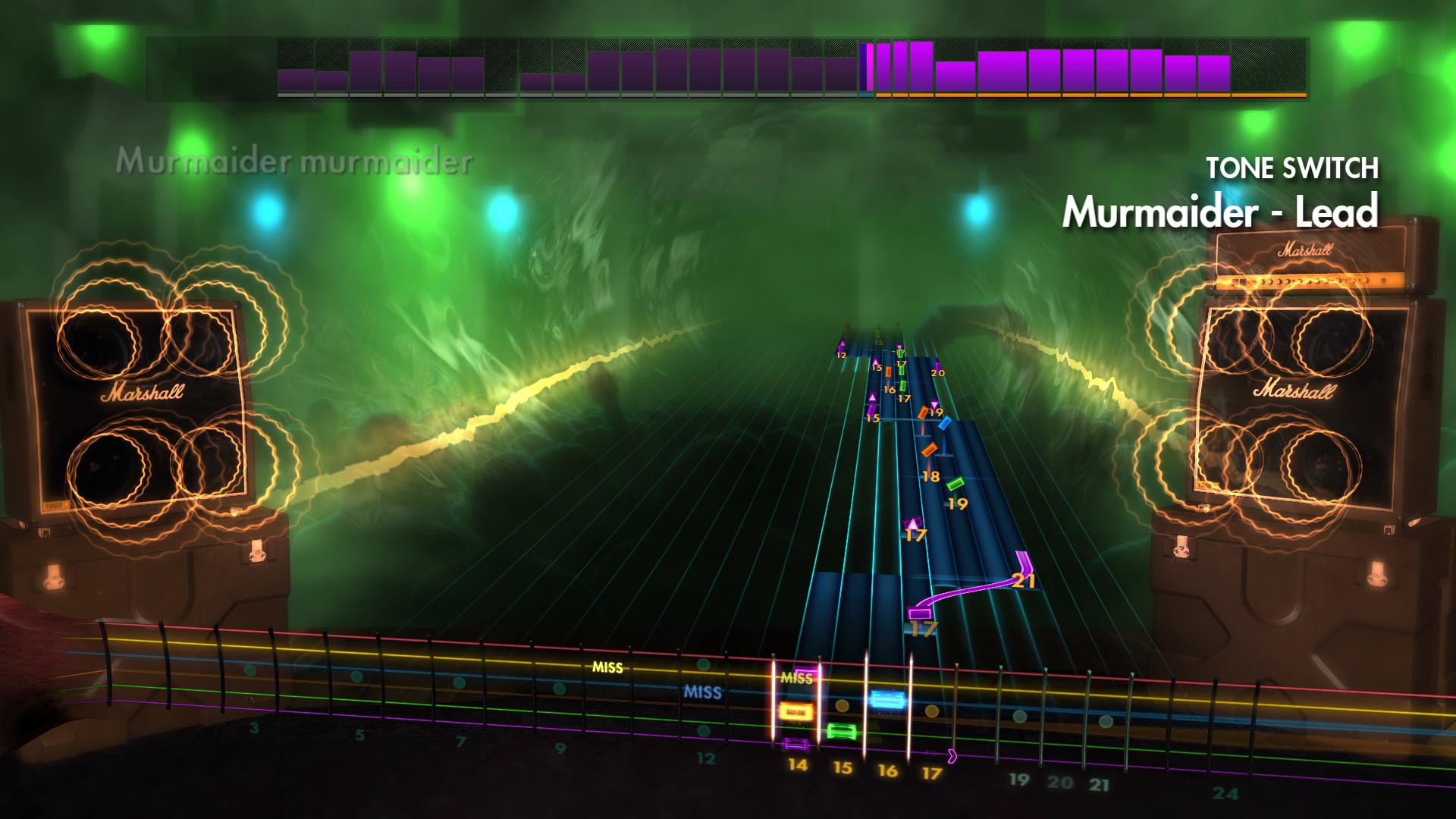Click the TONE SWITCH heading
Viewport: 1456px width, 819px height.
pos(1293,168)
